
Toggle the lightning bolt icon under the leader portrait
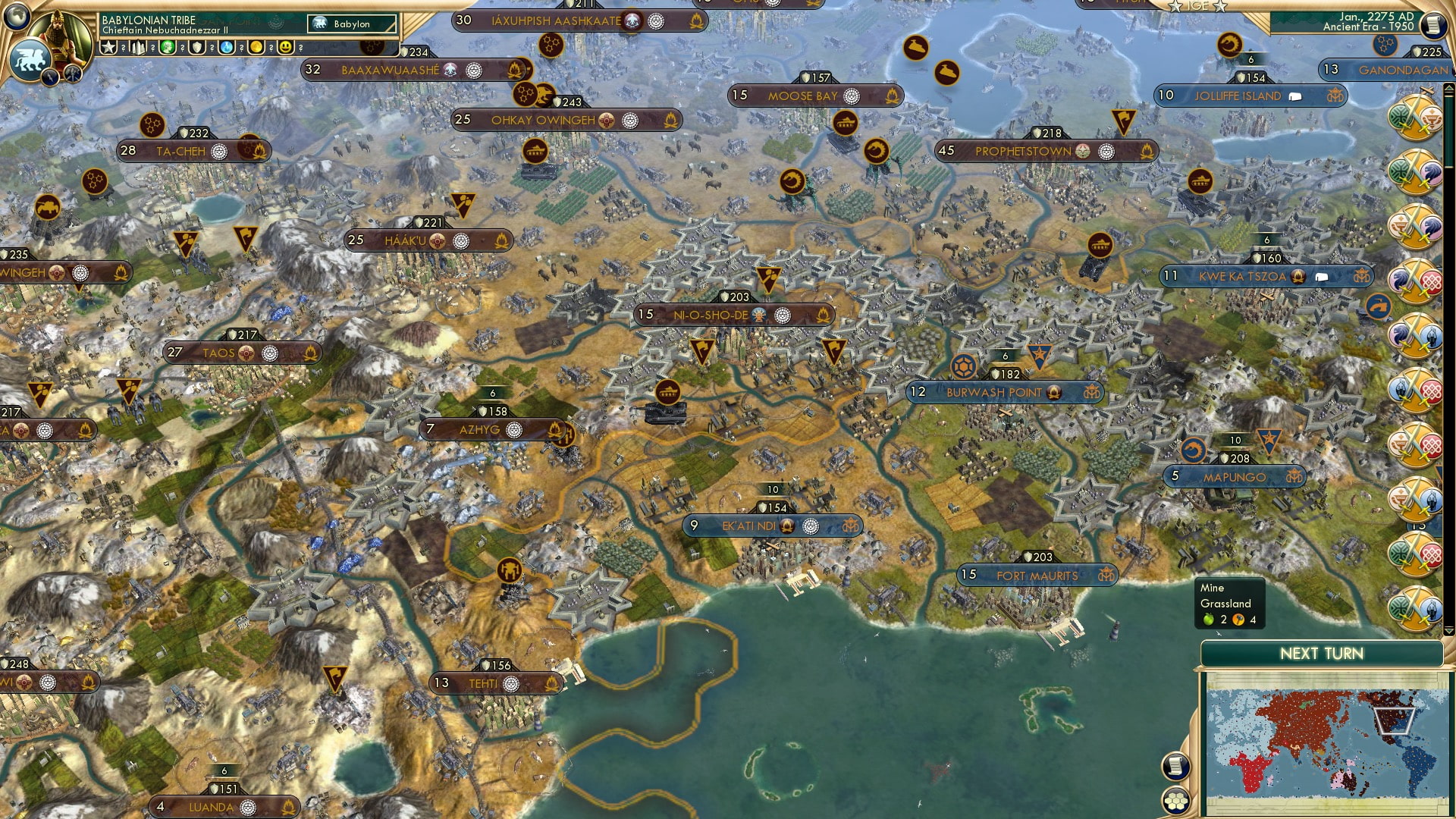tap(49, 76)
